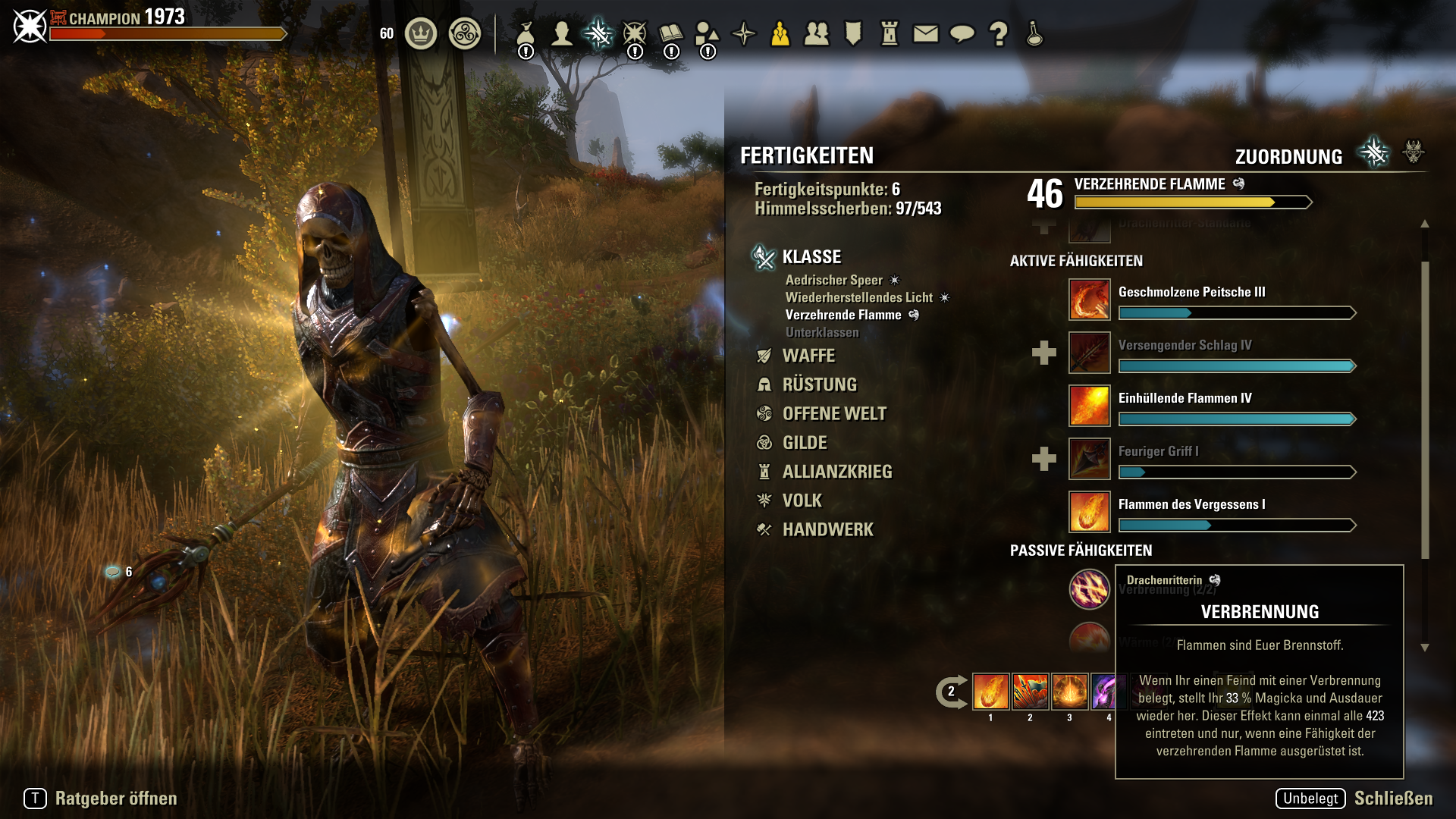The image size is (1456, 819).
Task: Open the Waffe skill category
Action: coord(808,356)
